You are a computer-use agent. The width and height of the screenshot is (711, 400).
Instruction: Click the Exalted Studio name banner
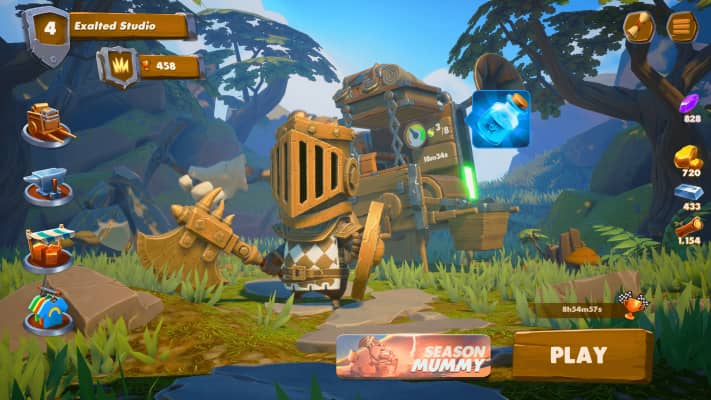point(128,26)
